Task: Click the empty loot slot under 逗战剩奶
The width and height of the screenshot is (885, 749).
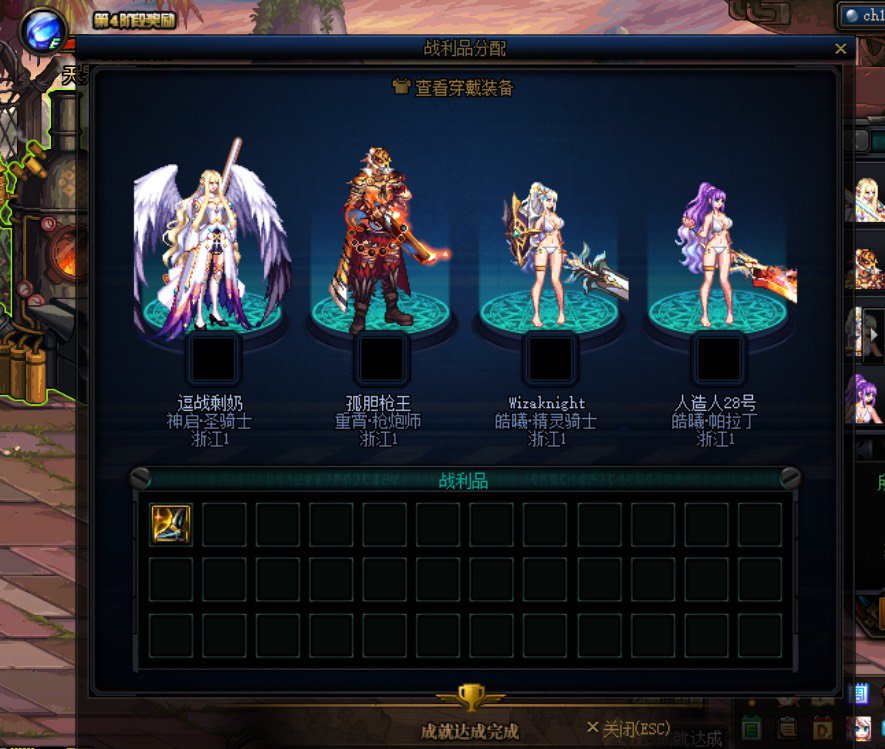Action: tap(213, 359)
